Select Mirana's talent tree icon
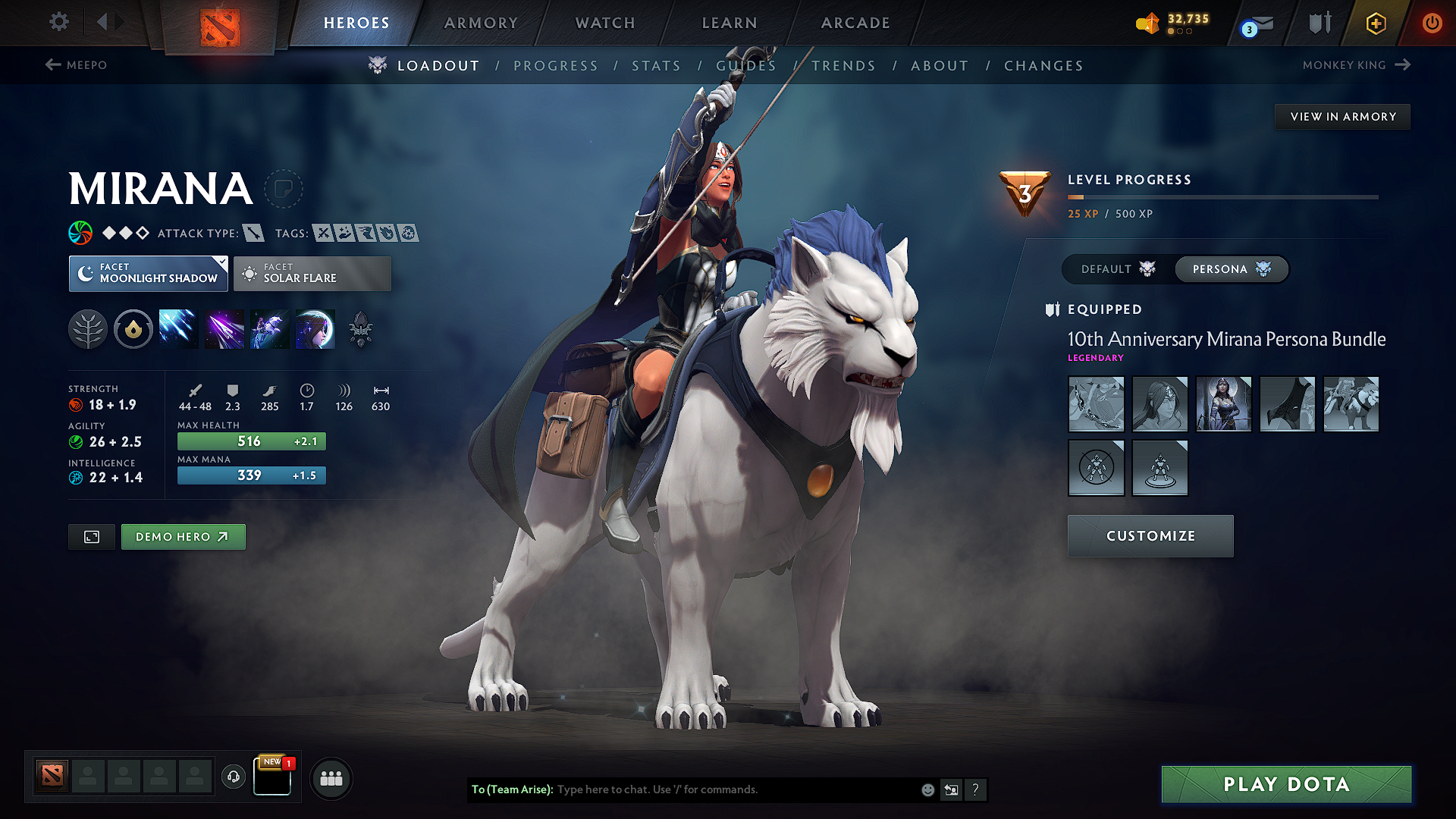The image size is (1456, 819). (88, 328)
